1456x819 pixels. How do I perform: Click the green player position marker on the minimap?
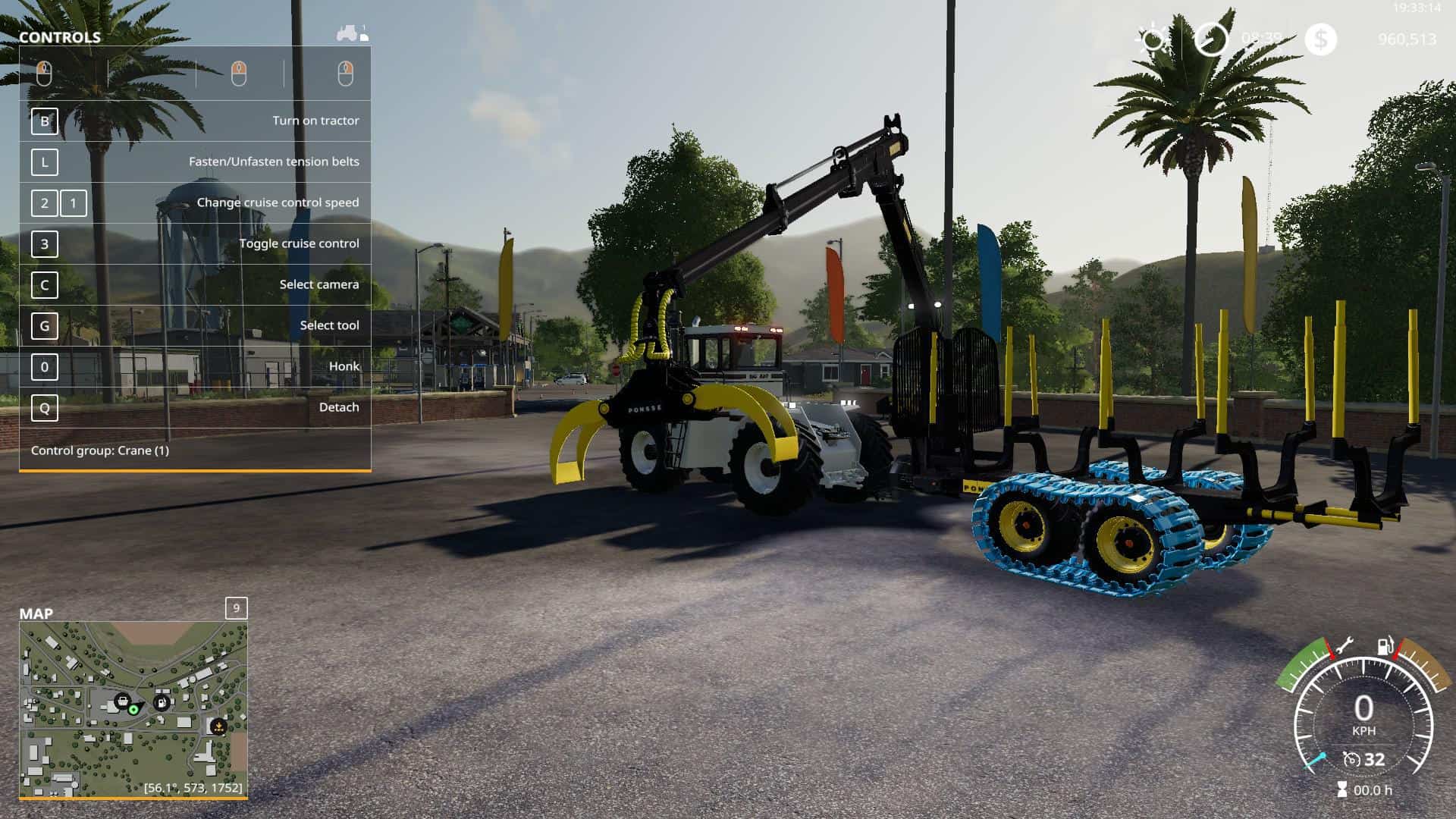click(134, 710)
